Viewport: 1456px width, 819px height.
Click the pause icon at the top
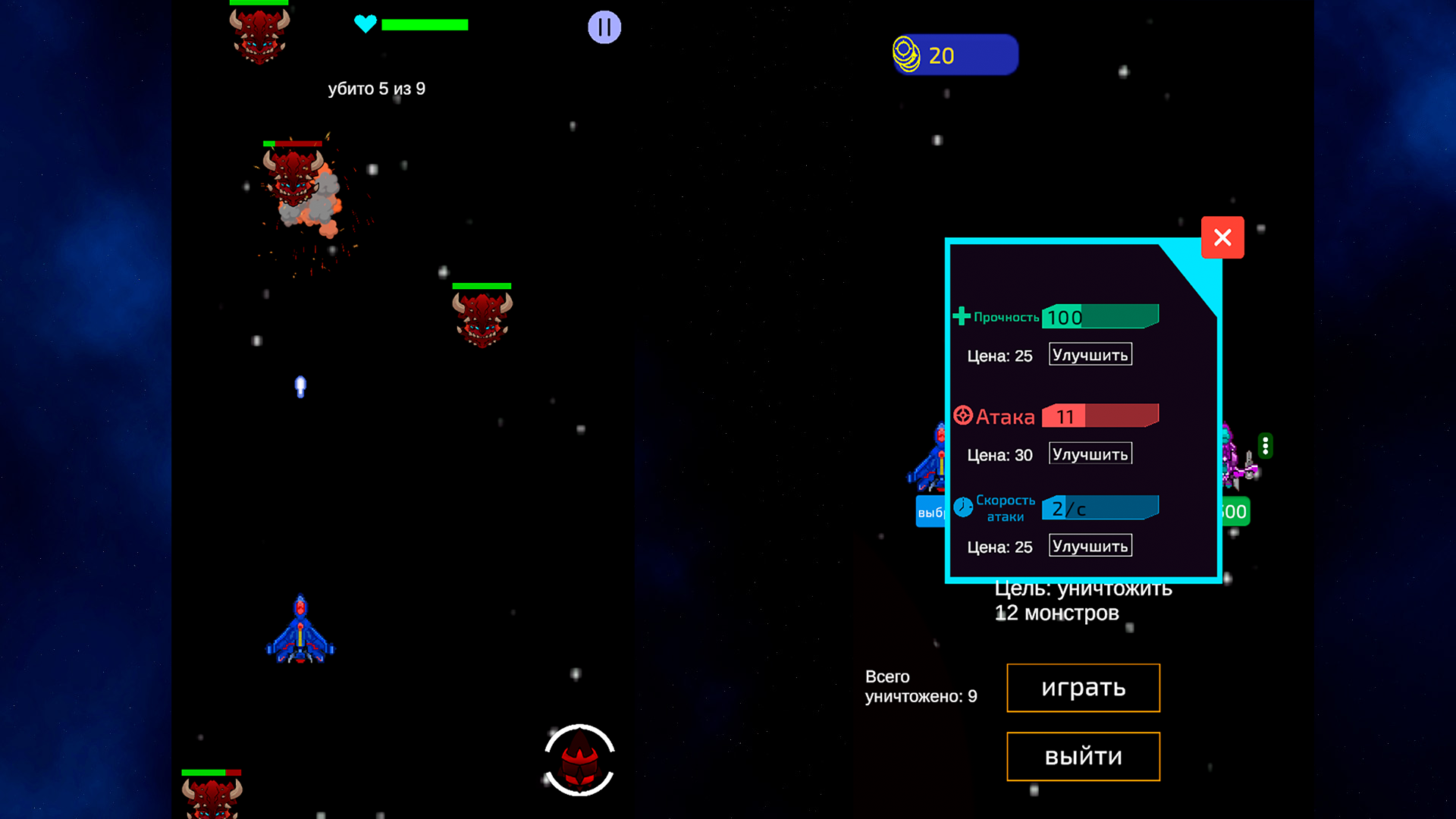(604, 27)
